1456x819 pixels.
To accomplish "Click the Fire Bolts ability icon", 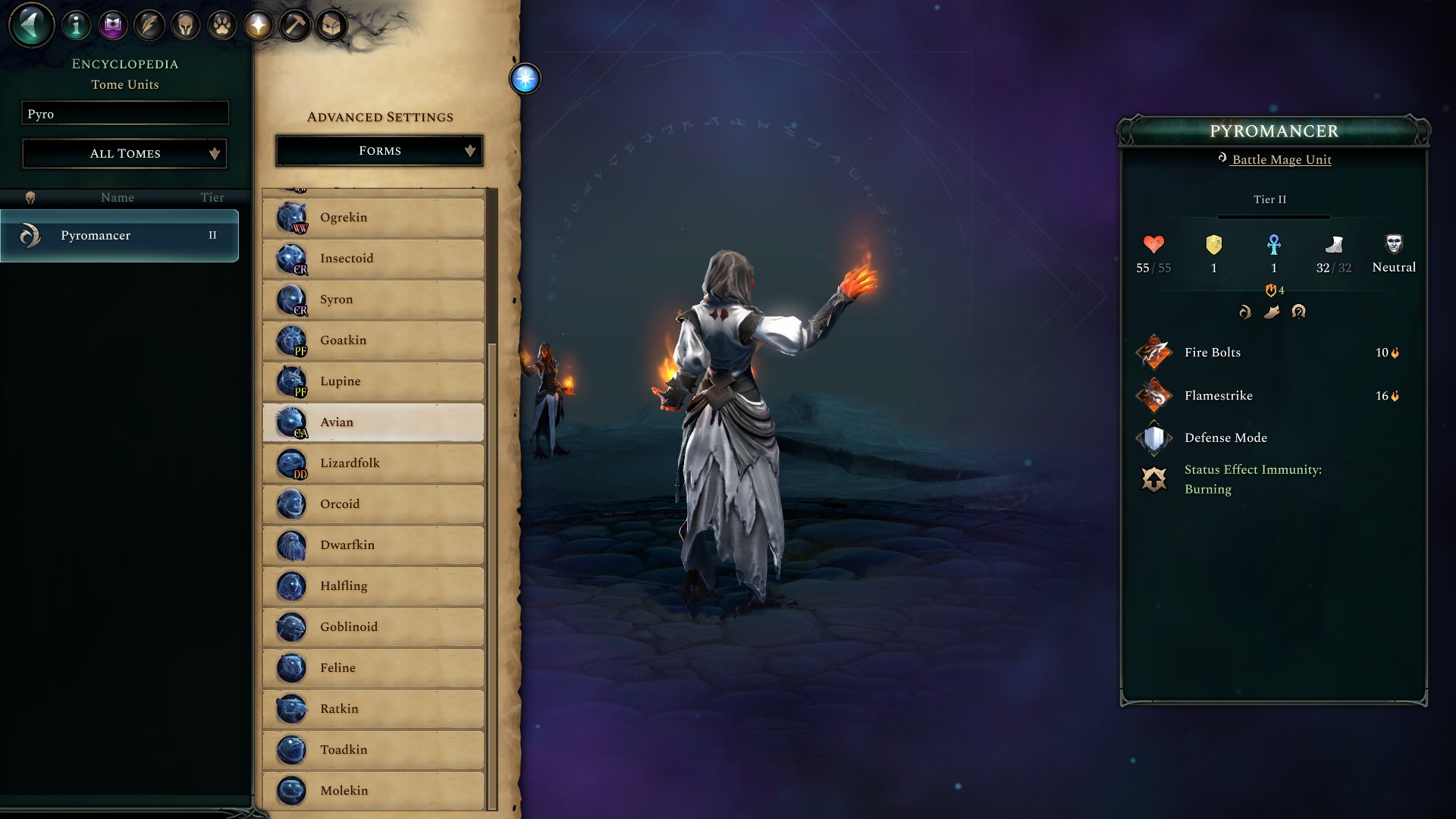I will coord(1154,352).
